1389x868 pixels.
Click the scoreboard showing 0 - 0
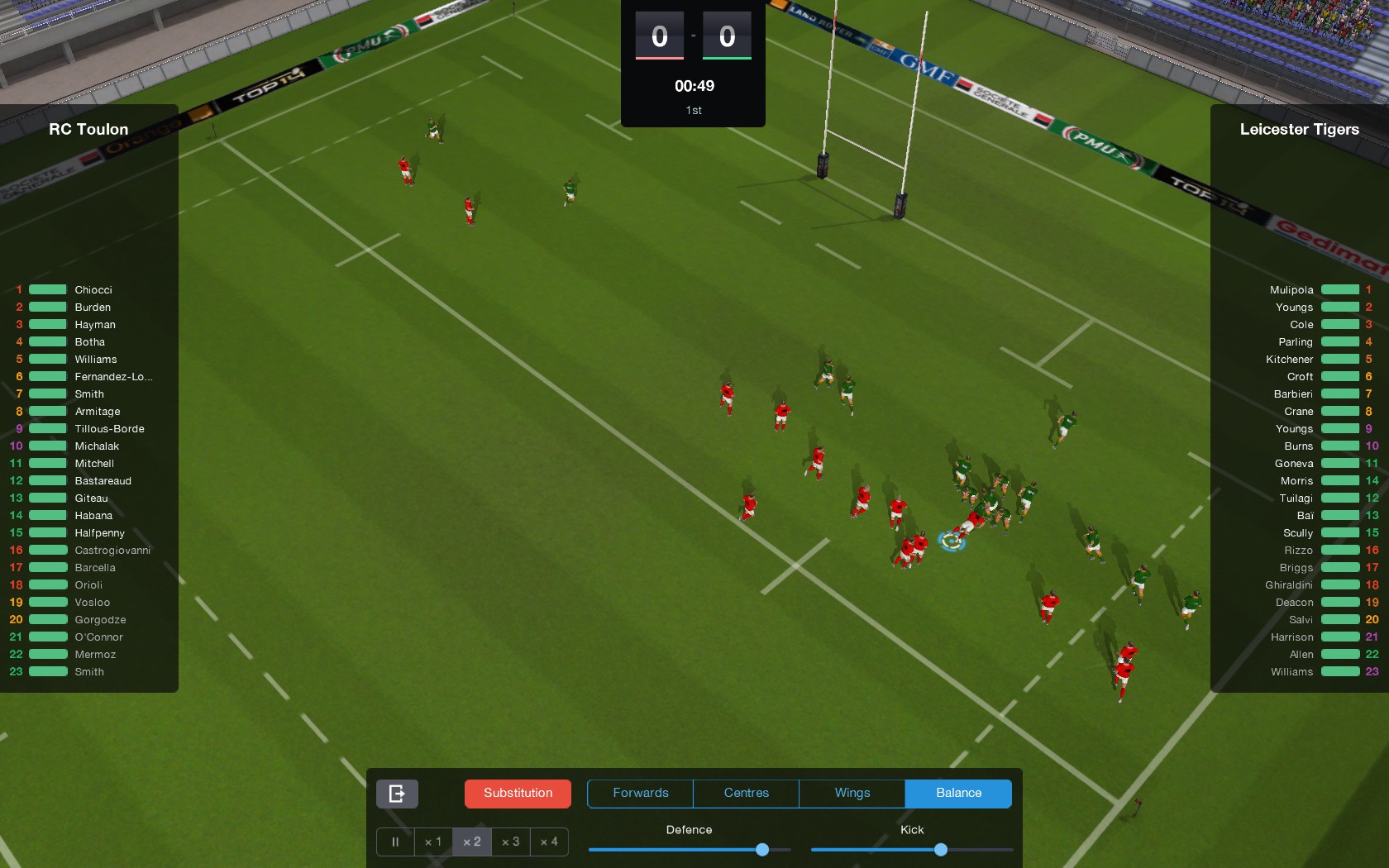693,36
